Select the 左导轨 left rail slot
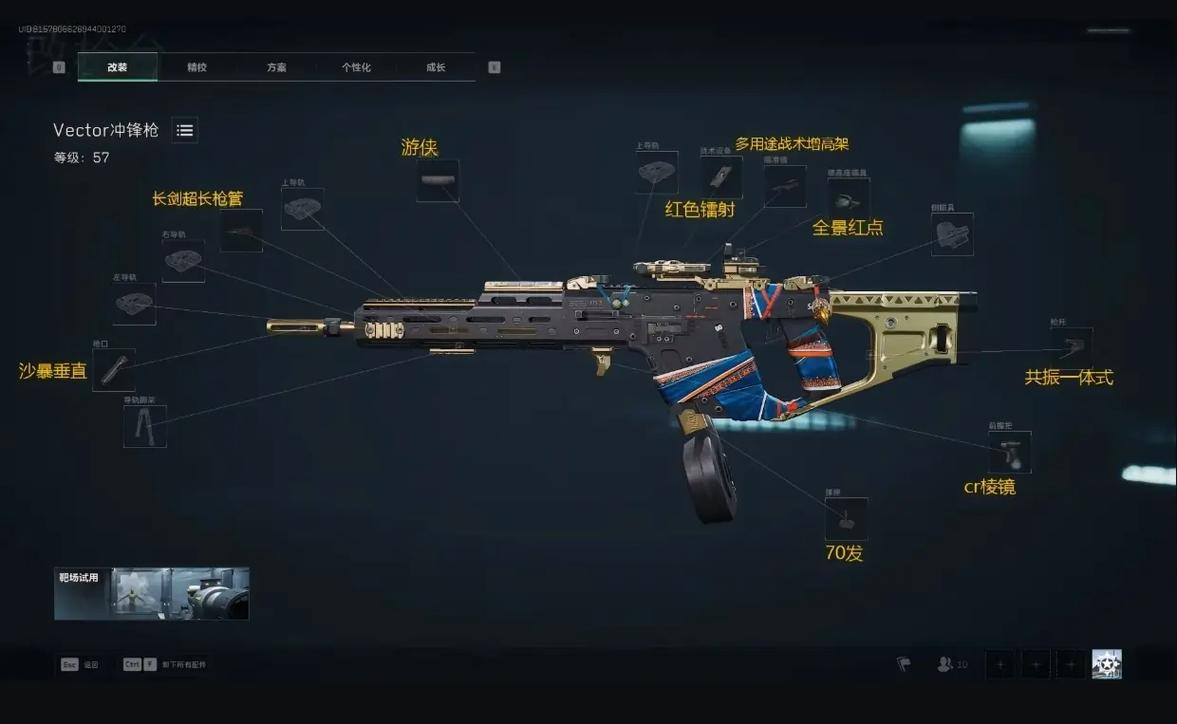Screen dimensions: 1177x724 tap(134, 304)
